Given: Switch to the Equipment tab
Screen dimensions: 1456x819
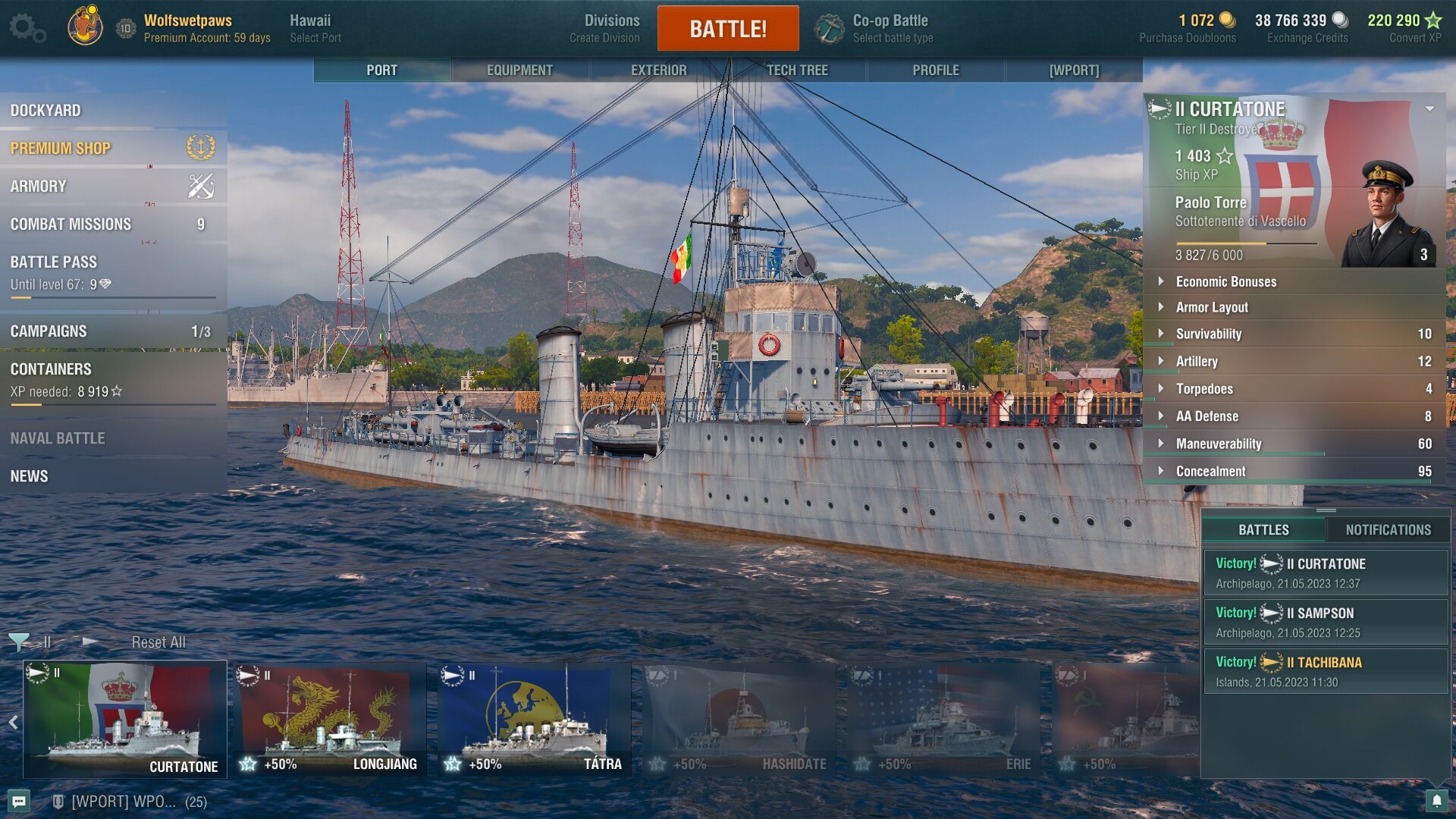Looking at the screenshot, I should (519, 70).
